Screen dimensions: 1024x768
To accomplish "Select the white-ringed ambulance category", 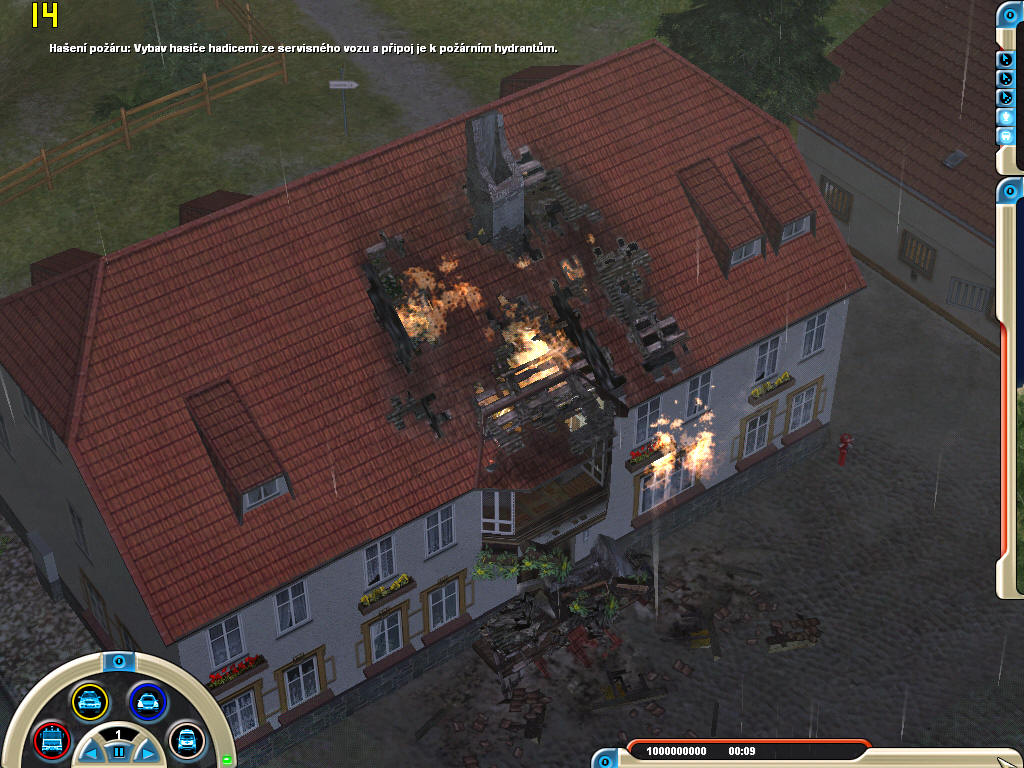I will tap(186, 741).
